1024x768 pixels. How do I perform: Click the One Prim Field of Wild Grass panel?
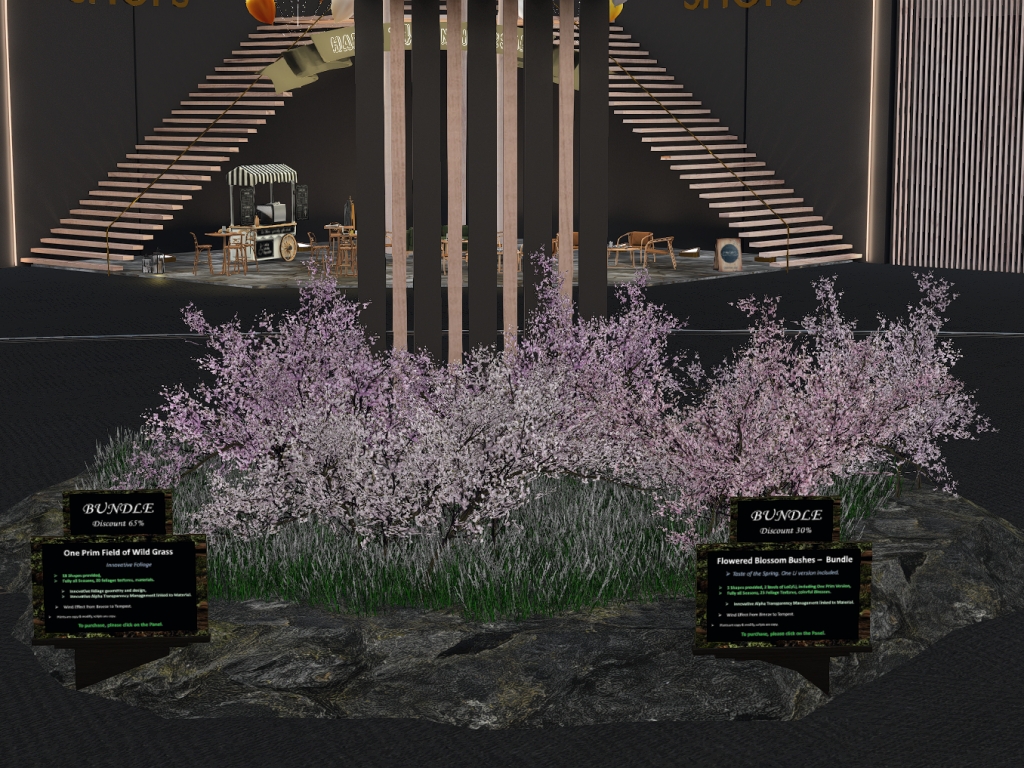(x=120, y=588)
